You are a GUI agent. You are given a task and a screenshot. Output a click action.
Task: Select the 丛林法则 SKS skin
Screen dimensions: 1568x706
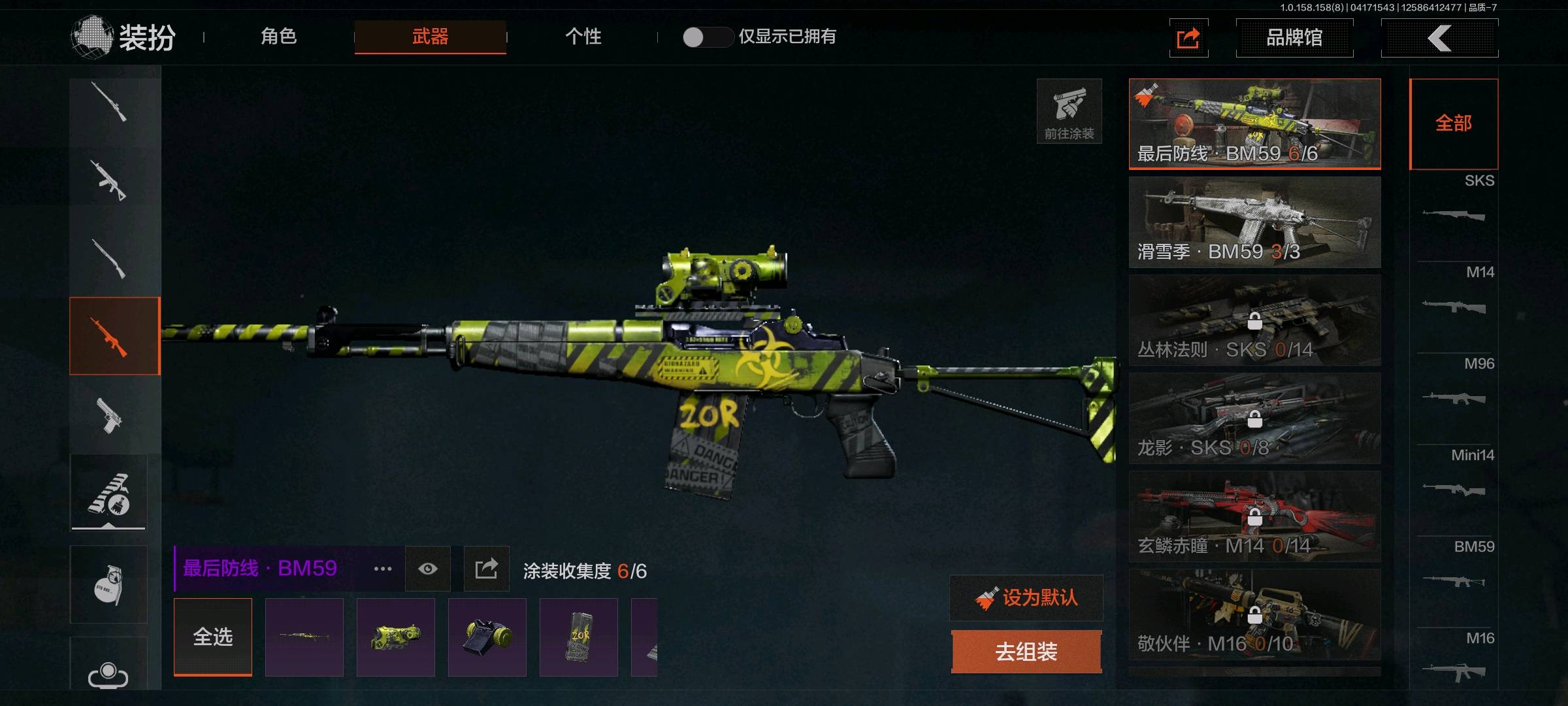pos(1254,320)
